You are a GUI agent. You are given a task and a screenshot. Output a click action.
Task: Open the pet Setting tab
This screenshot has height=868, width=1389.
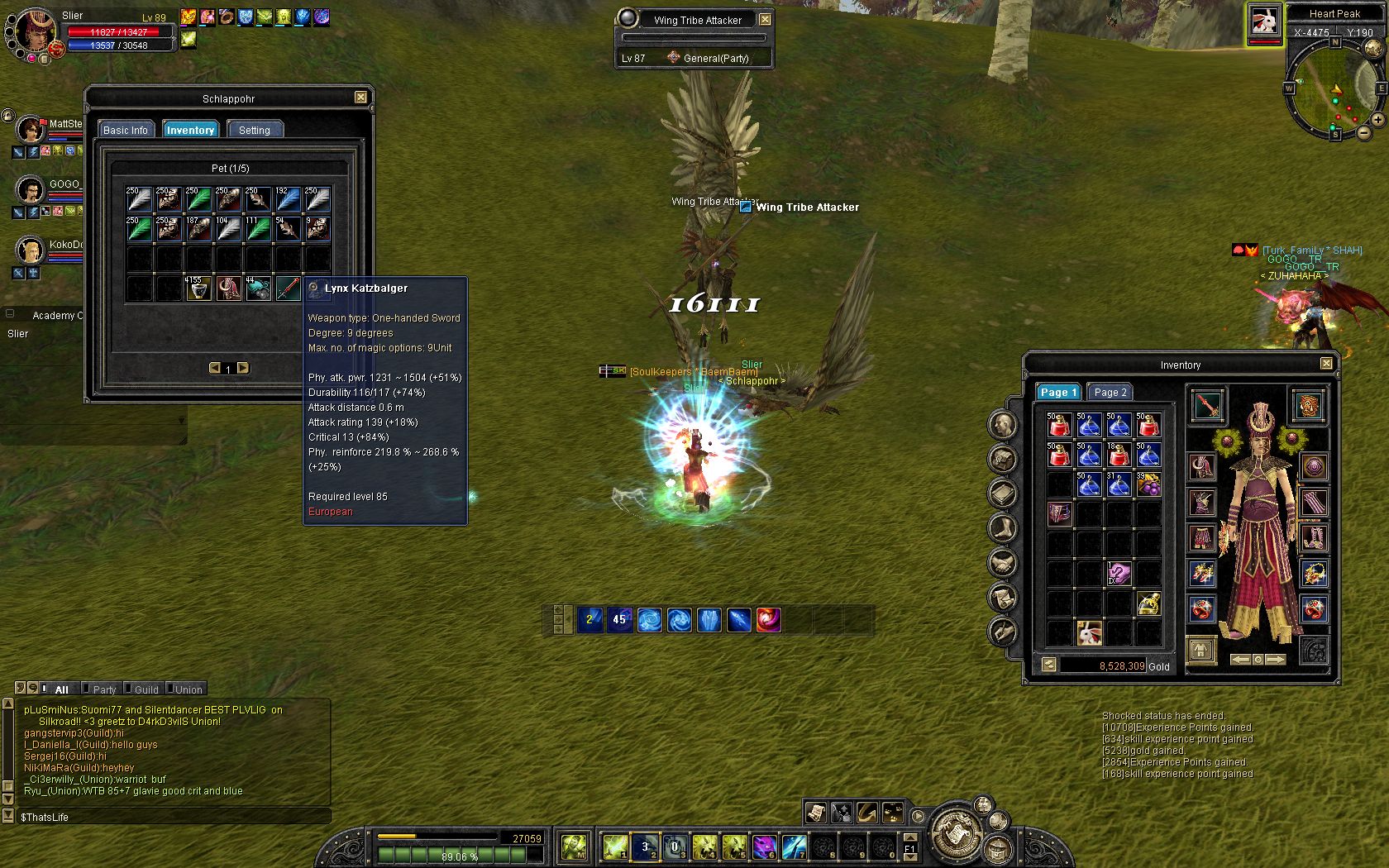[x=255, y=130]
